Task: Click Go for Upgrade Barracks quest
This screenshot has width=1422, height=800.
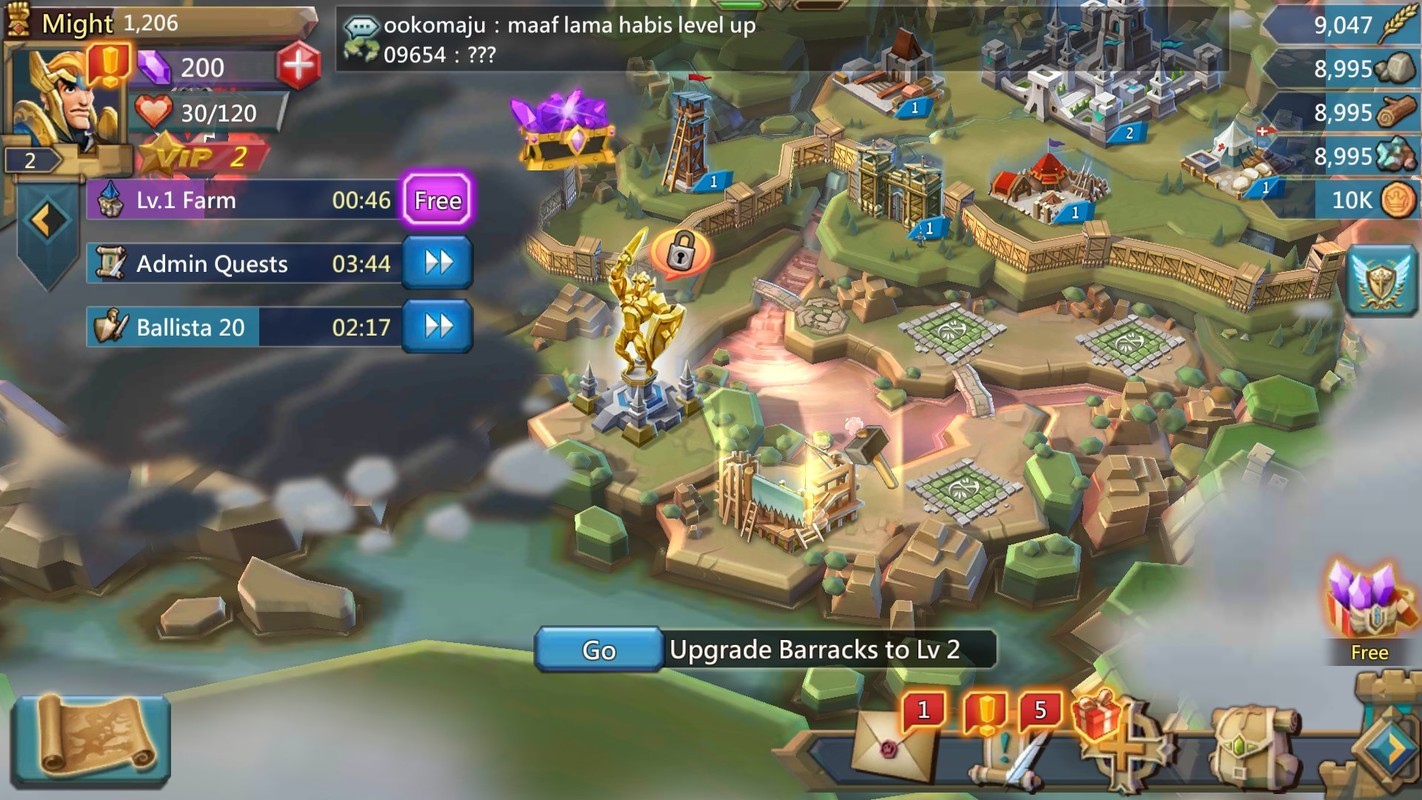Action: click(598, 650)
